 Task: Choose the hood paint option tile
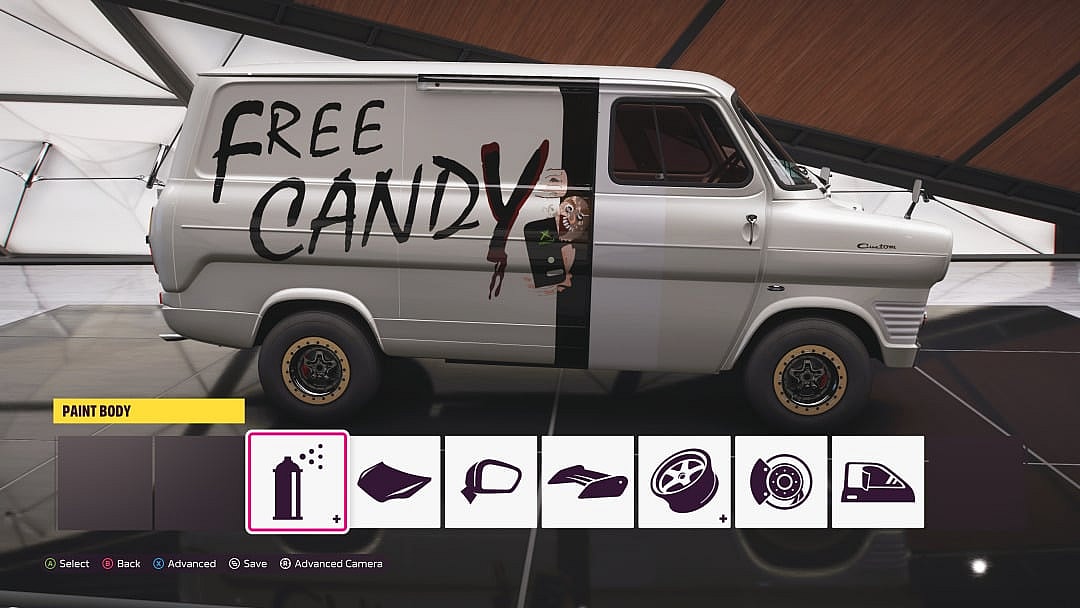[394, 482]
